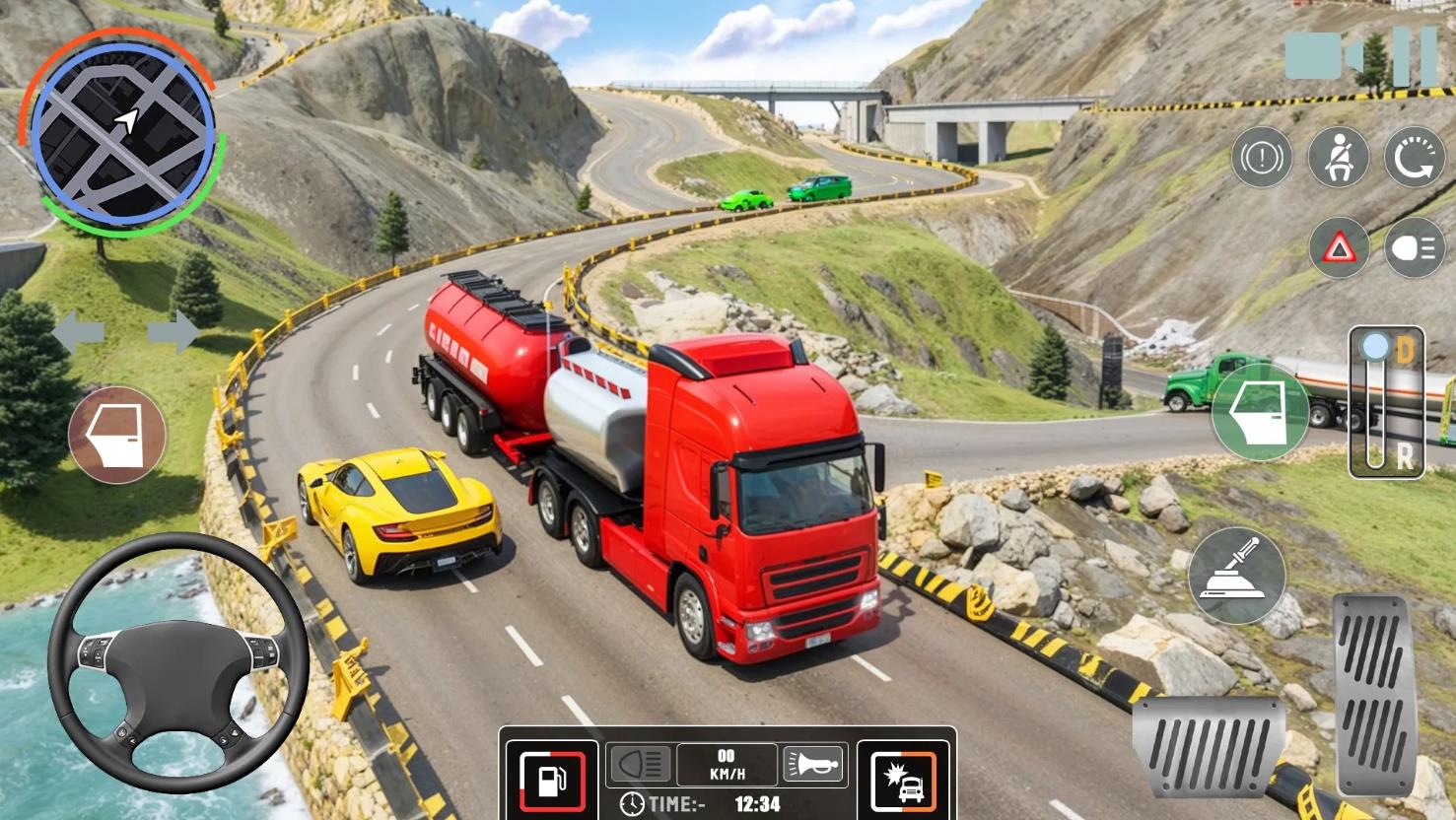Click the gear stick lever icon
The width and height of the screenshot is (1456, 820).
(1237, 576)
